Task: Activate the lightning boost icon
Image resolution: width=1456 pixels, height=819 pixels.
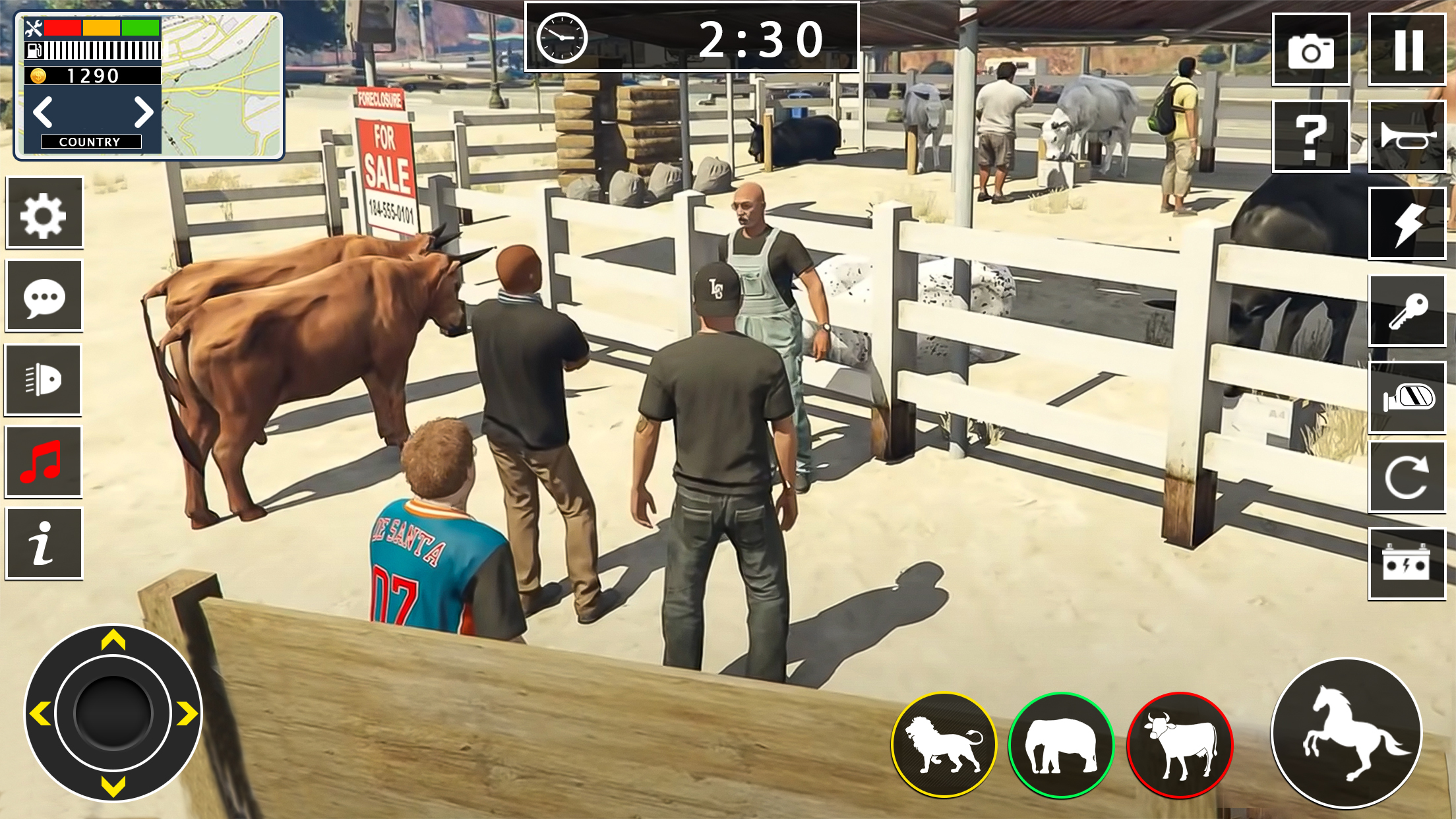Action: [x=1407, y=222]
